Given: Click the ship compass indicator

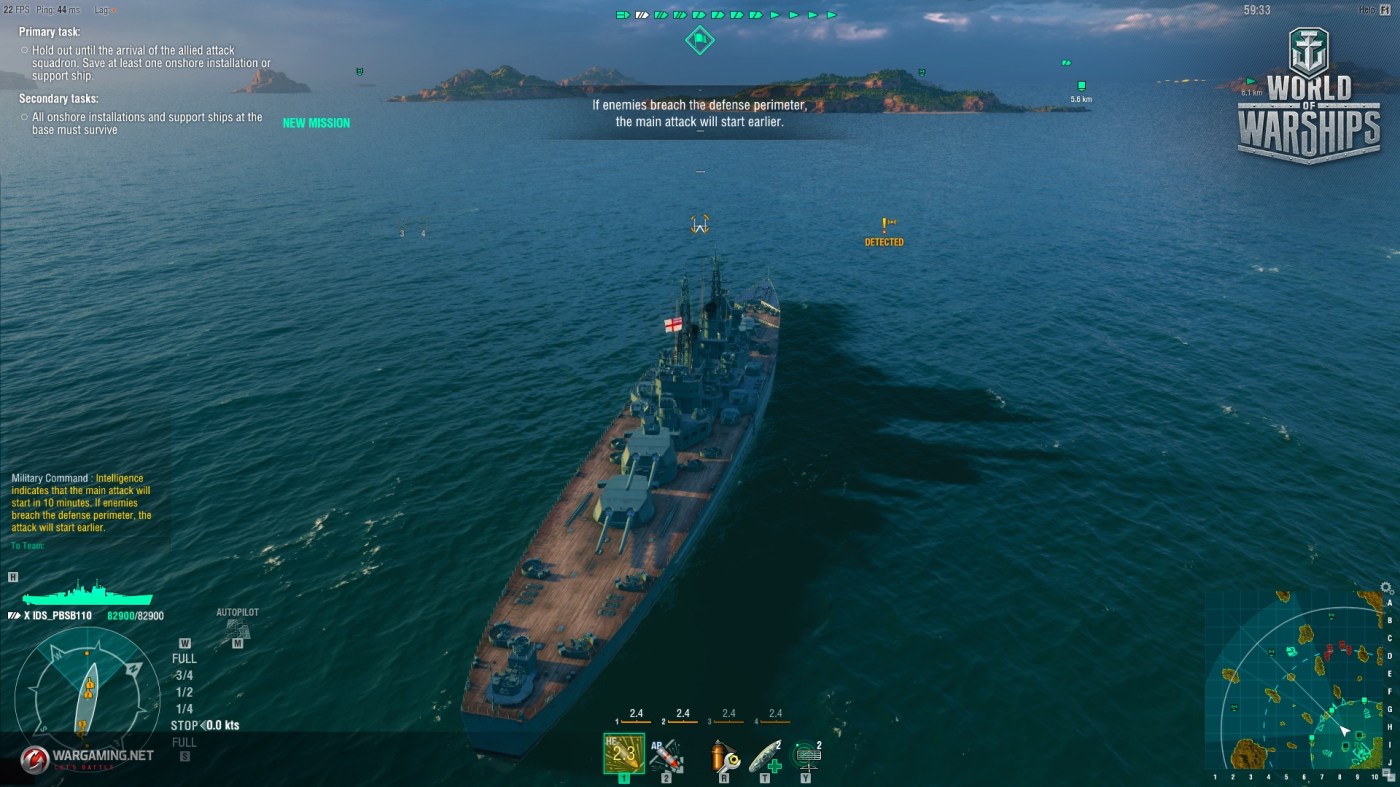Looking at the screenshot, I should [x=87, y=695].
